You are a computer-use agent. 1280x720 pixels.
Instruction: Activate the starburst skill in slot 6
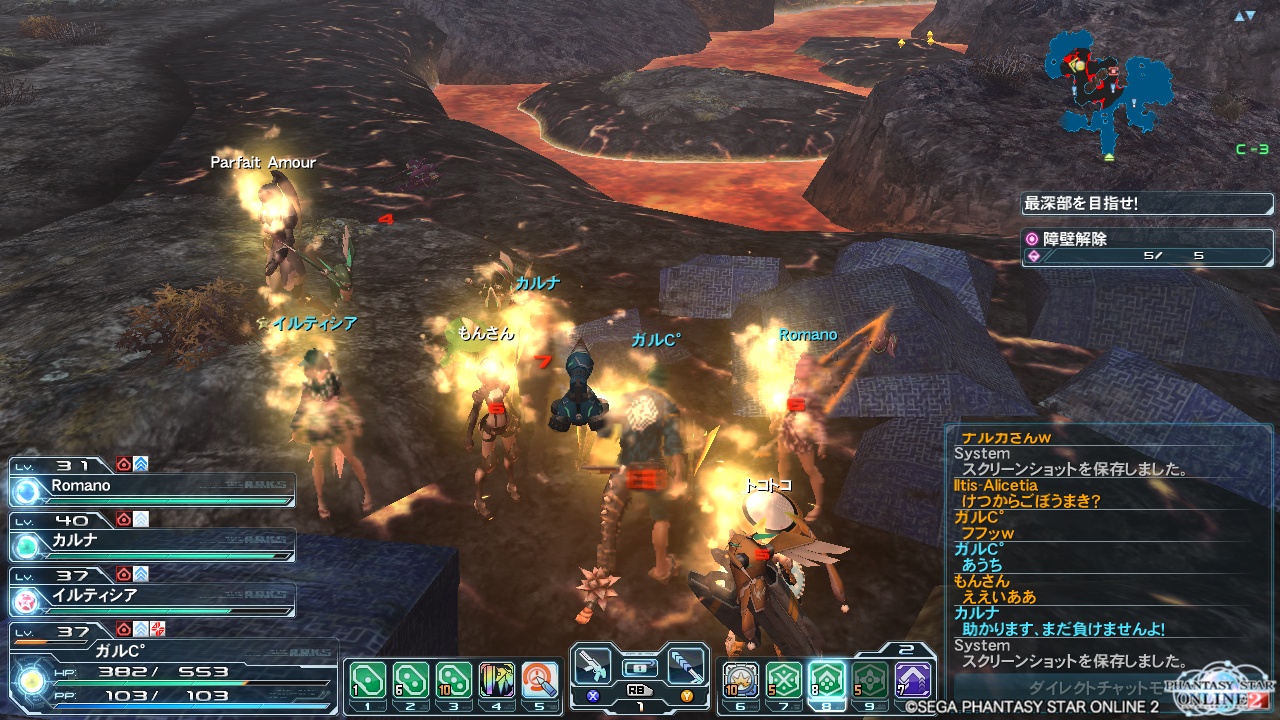point(741,682)
